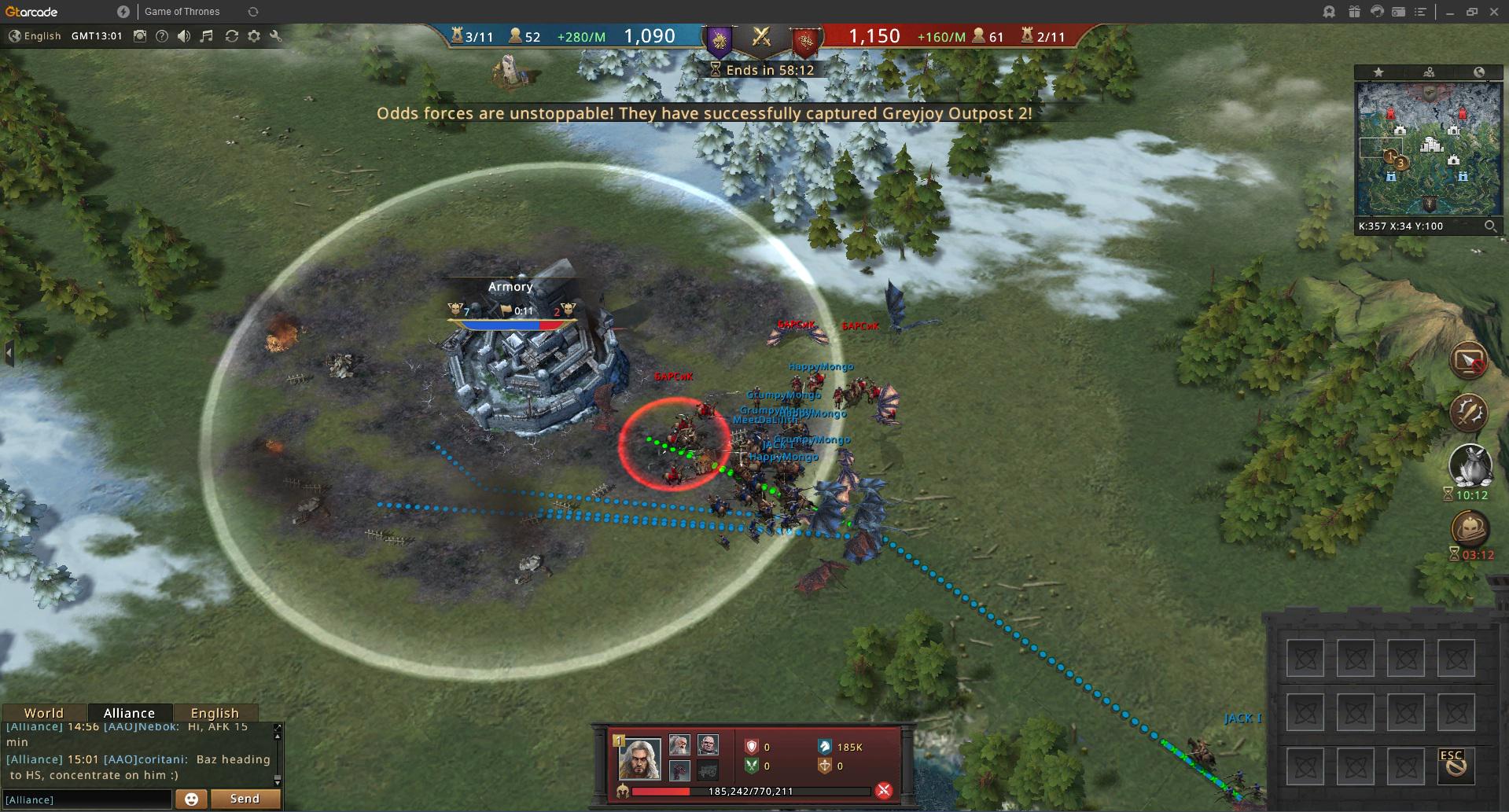Screen dimensions: 1509x812
Task: Select the English chat tab
Action: pyautogui.click(x=214, y=713)
